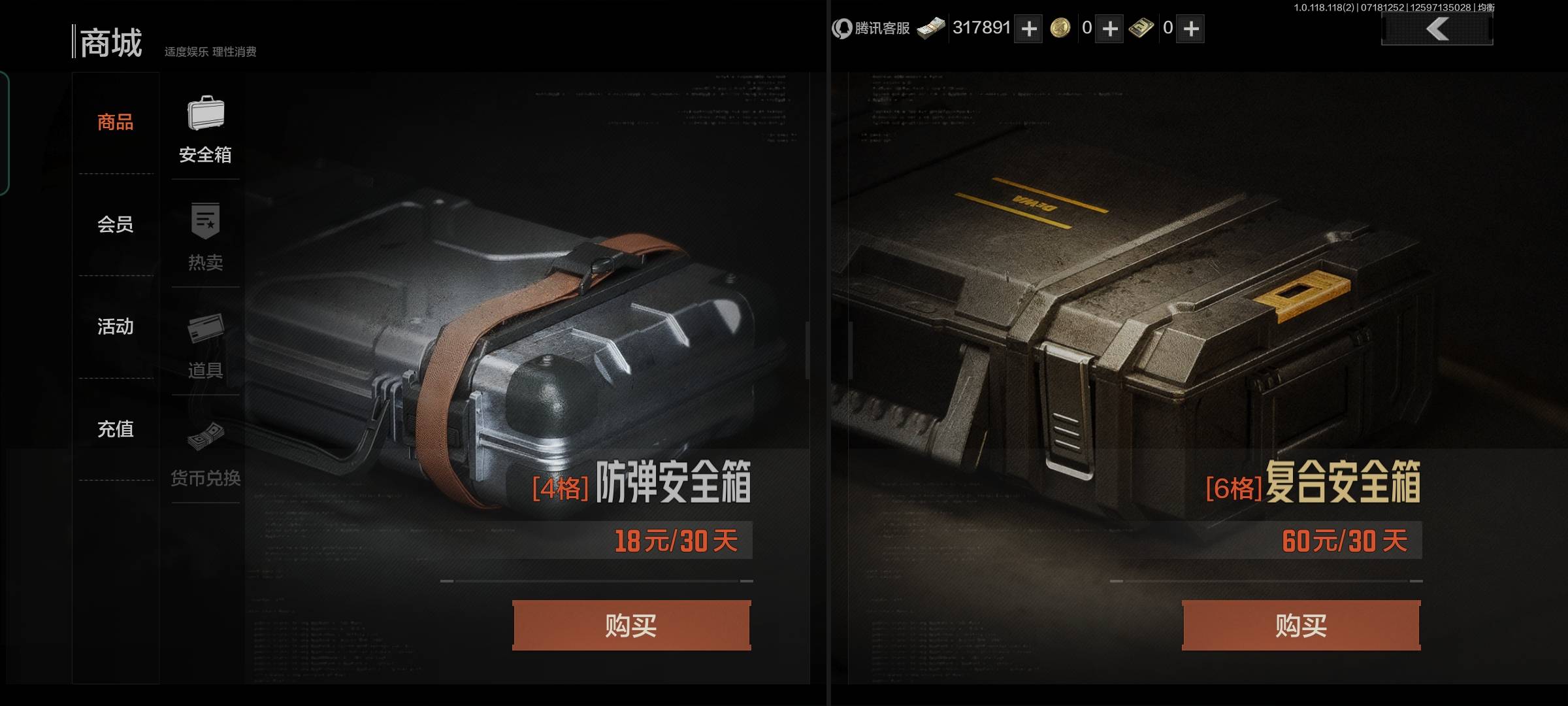
Task: Click plus beside bond balance
Action: point(1190,29)
